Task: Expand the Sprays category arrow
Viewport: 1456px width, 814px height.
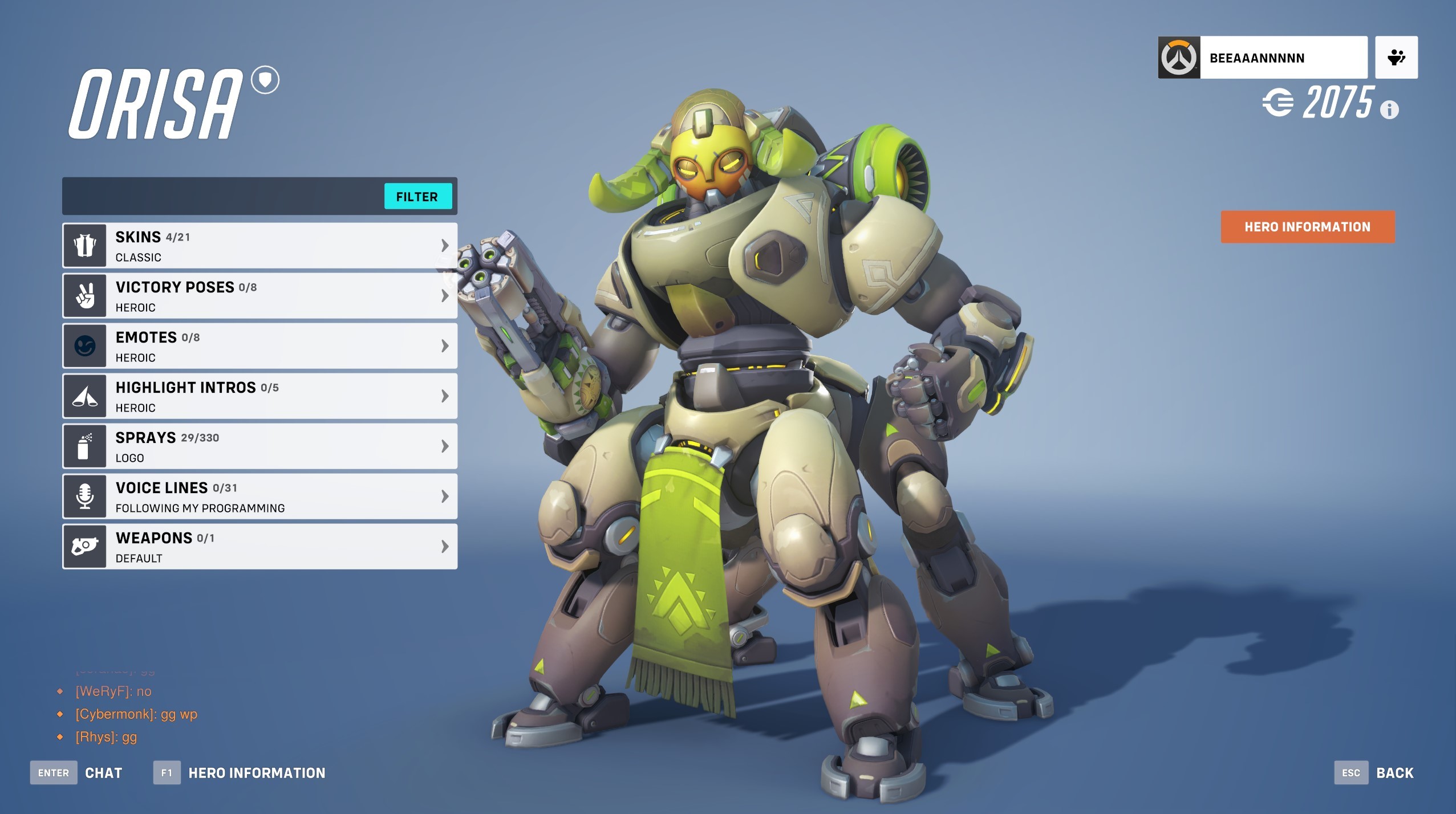Action: [444, 446]
